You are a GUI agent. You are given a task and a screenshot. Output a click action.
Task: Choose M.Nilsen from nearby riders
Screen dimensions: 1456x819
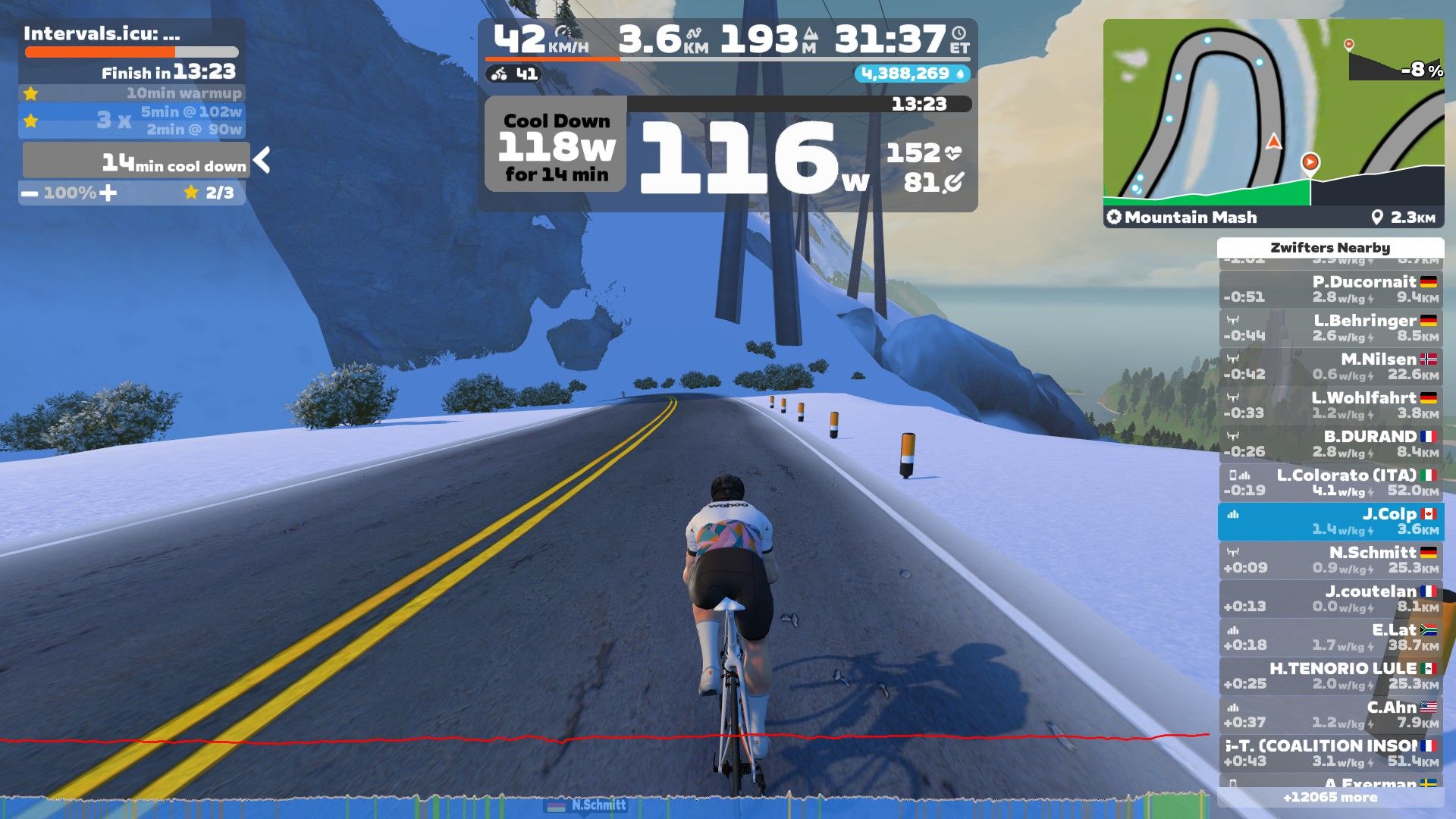pyautogui.click(x=1330, y=367)
